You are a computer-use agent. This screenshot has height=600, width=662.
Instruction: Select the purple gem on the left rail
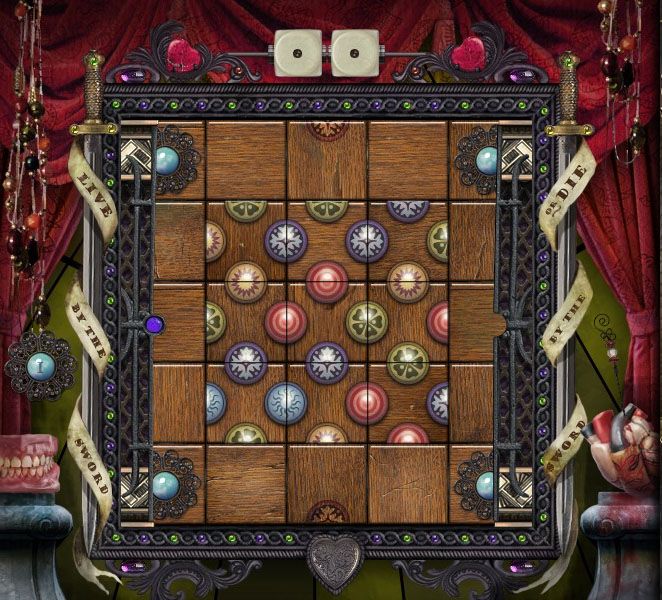tap(154, 324)
